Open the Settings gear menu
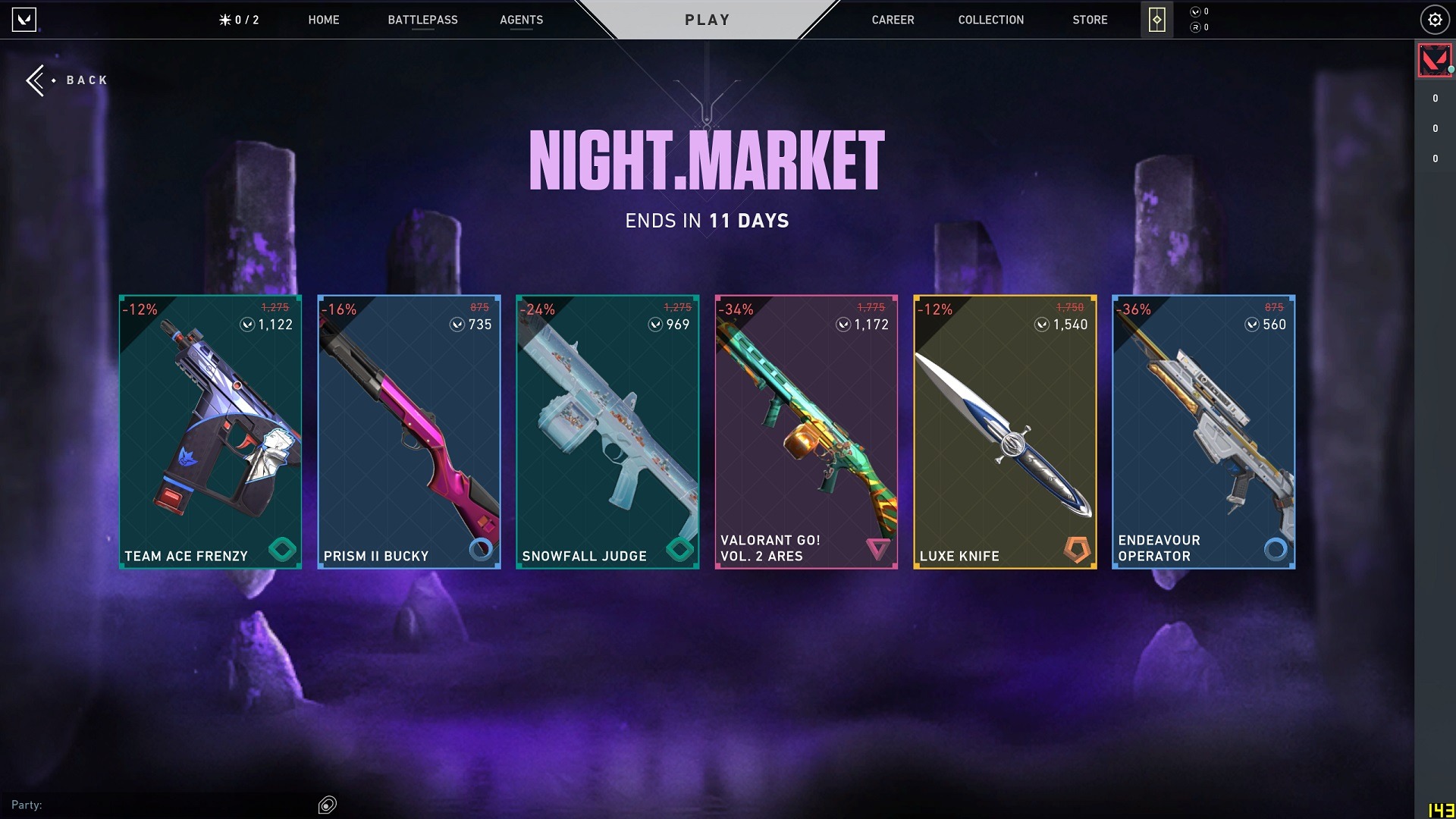Image resolution: width=1456 pixels, height=819 pixels. point(1435,20)
